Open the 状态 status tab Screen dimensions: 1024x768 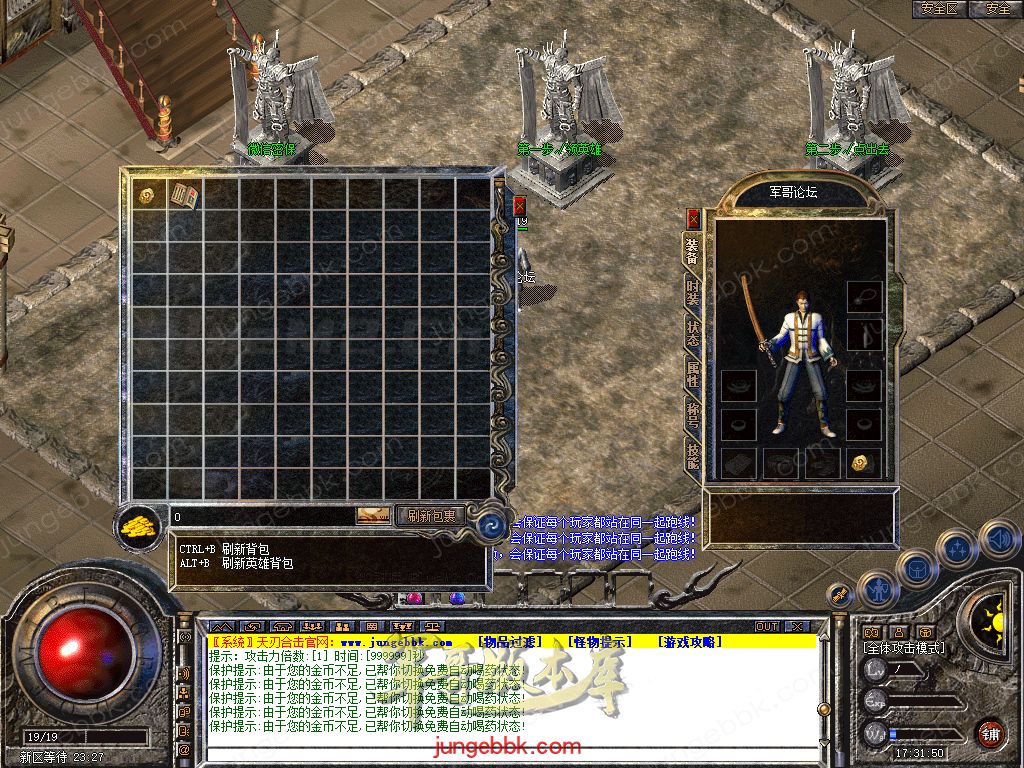[x=692, y=333]
